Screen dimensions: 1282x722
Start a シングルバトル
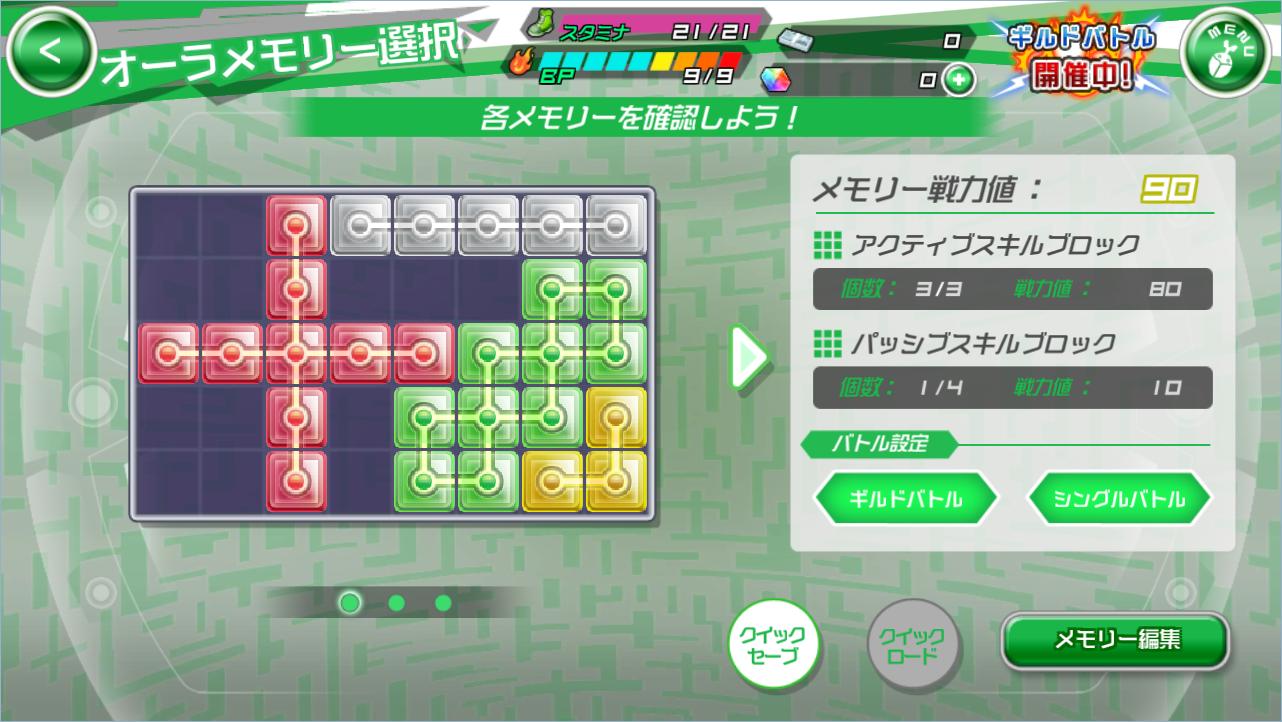[x=1117, y=498]
